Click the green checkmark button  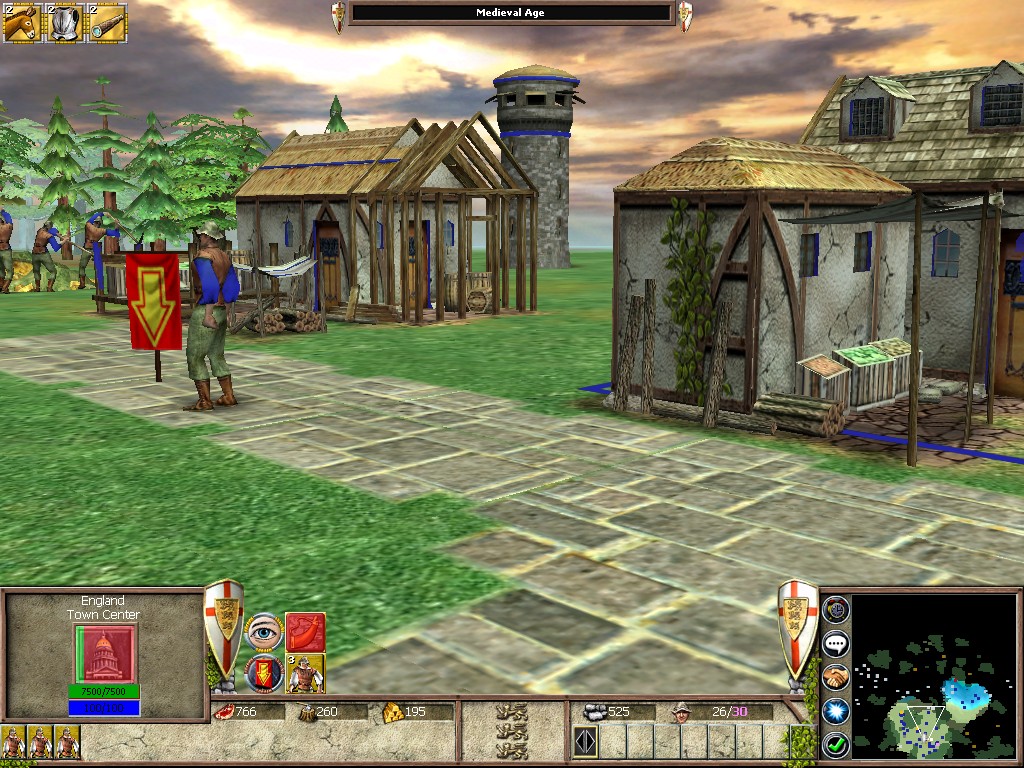[x=835, y=745]
